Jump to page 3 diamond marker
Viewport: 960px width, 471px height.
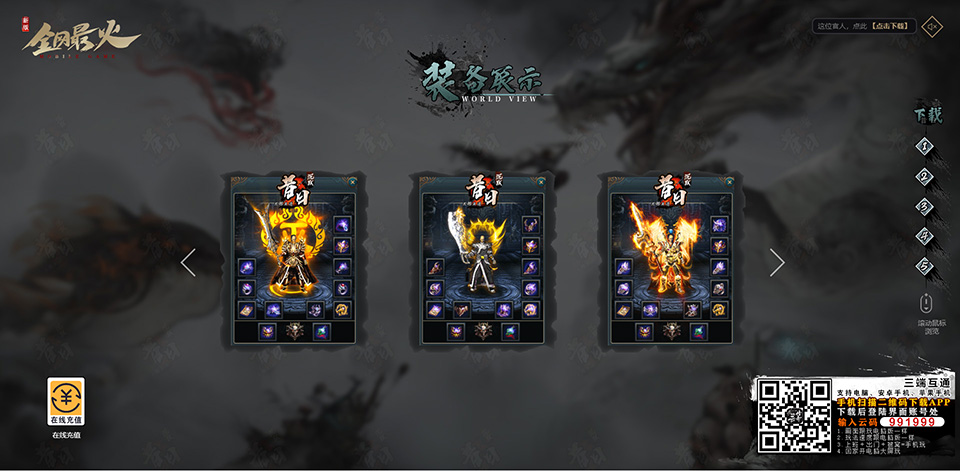click(926, 206)
